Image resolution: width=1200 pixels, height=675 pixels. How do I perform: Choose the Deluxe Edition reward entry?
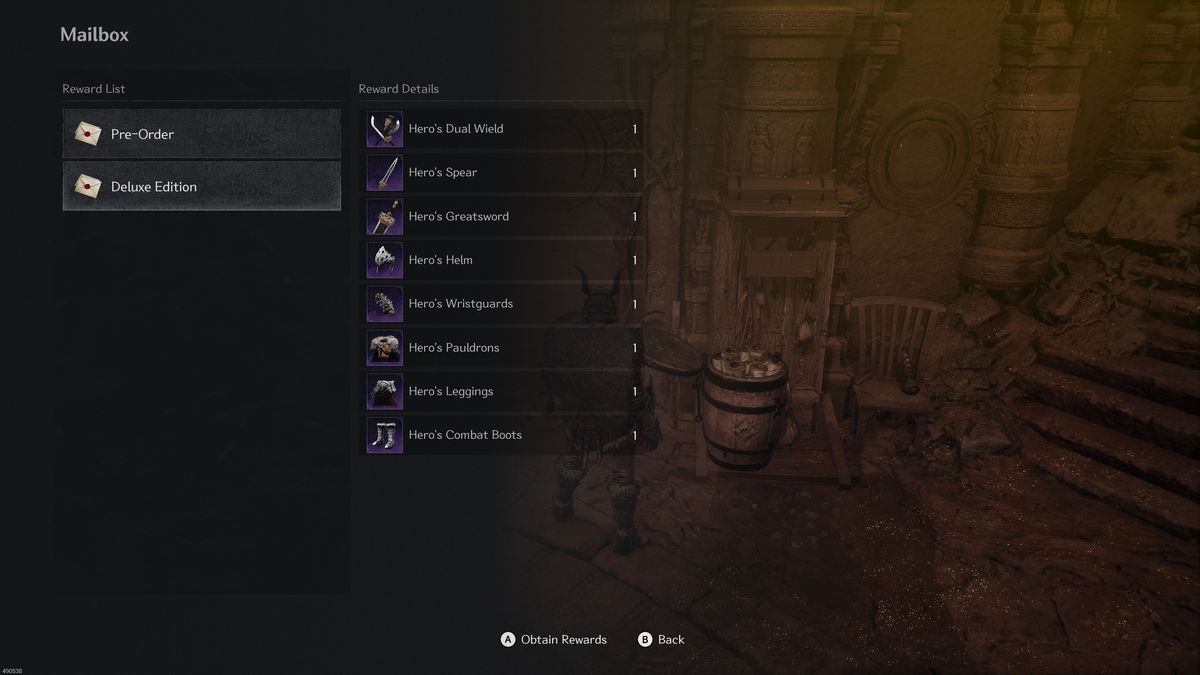pyautogui.click(x=201, y=187)
